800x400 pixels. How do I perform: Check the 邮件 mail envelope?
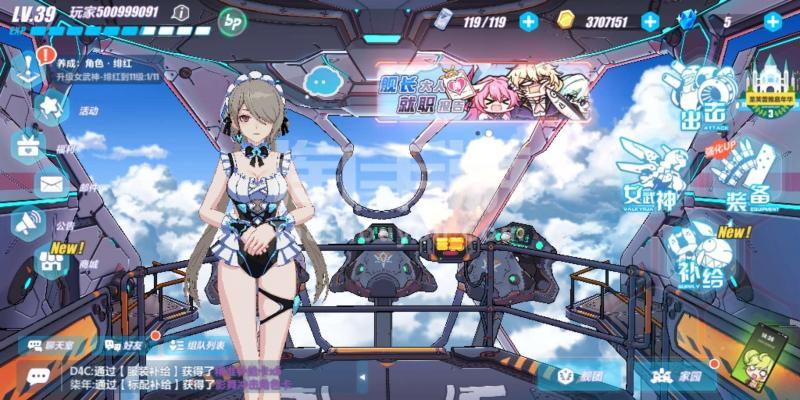click(x=50, y=184)
